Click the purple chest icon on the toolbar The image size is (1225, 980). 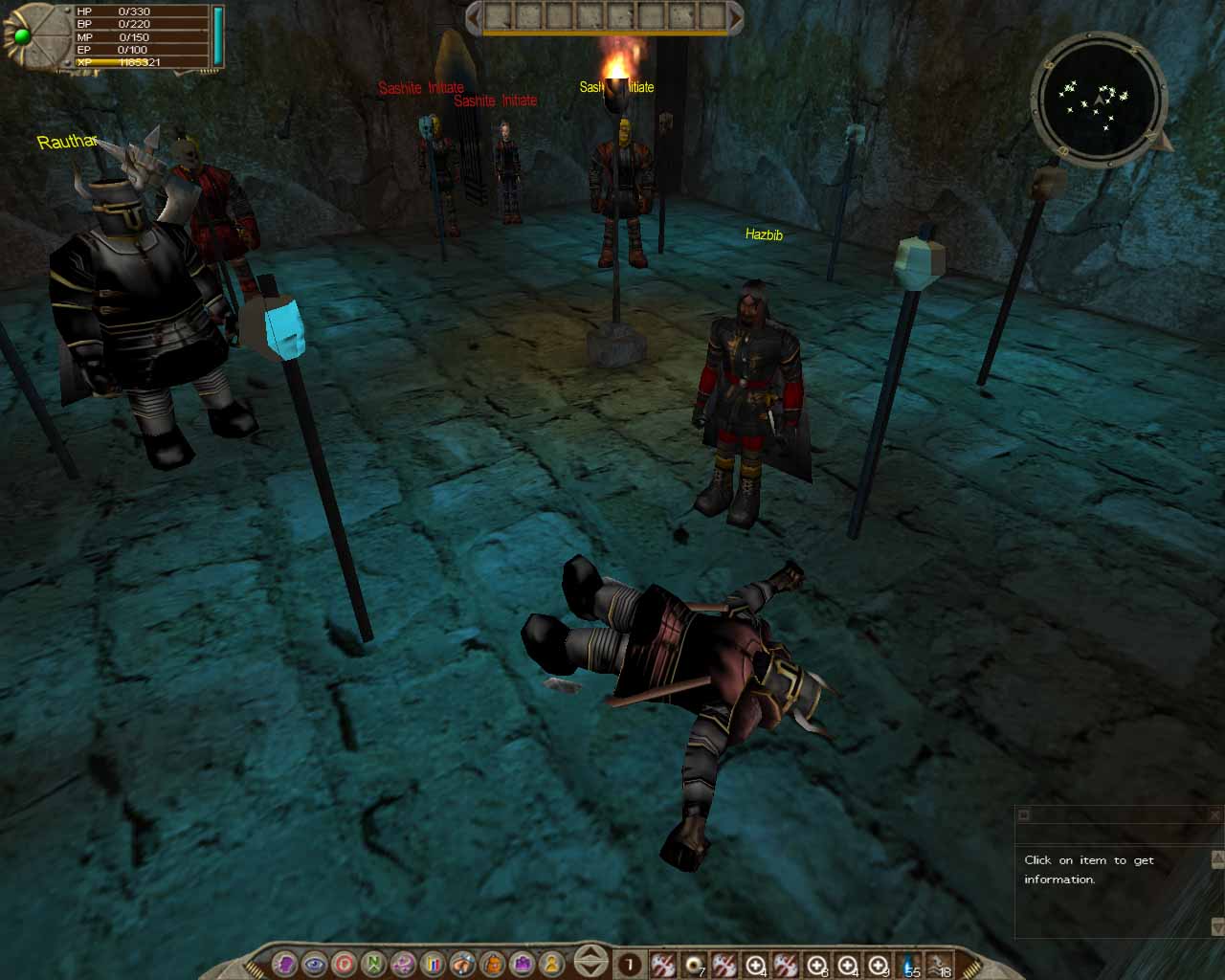[x=522, y=965]
